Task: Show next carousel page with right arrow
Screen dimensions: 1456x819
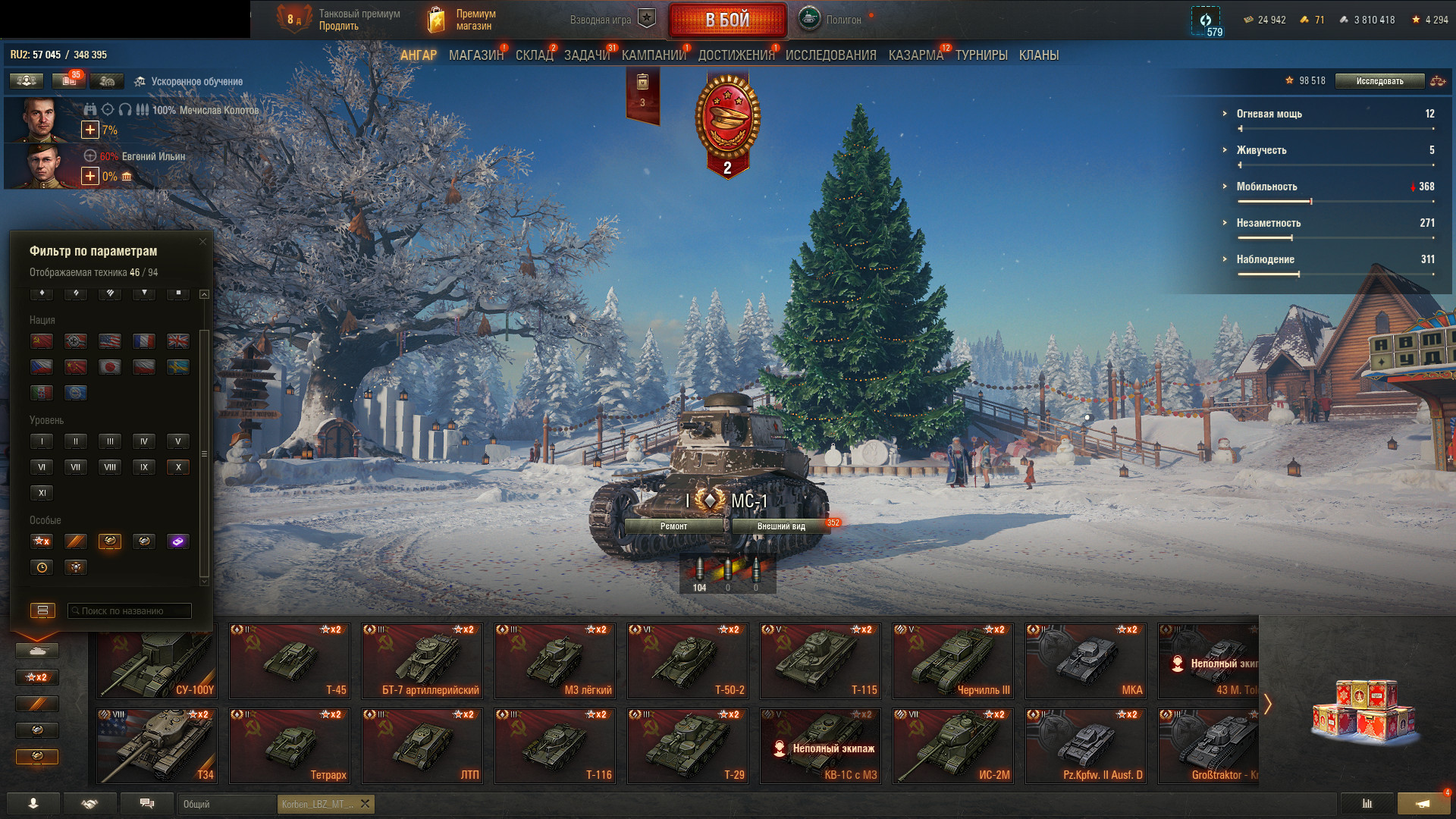Action: point(1267,704)
